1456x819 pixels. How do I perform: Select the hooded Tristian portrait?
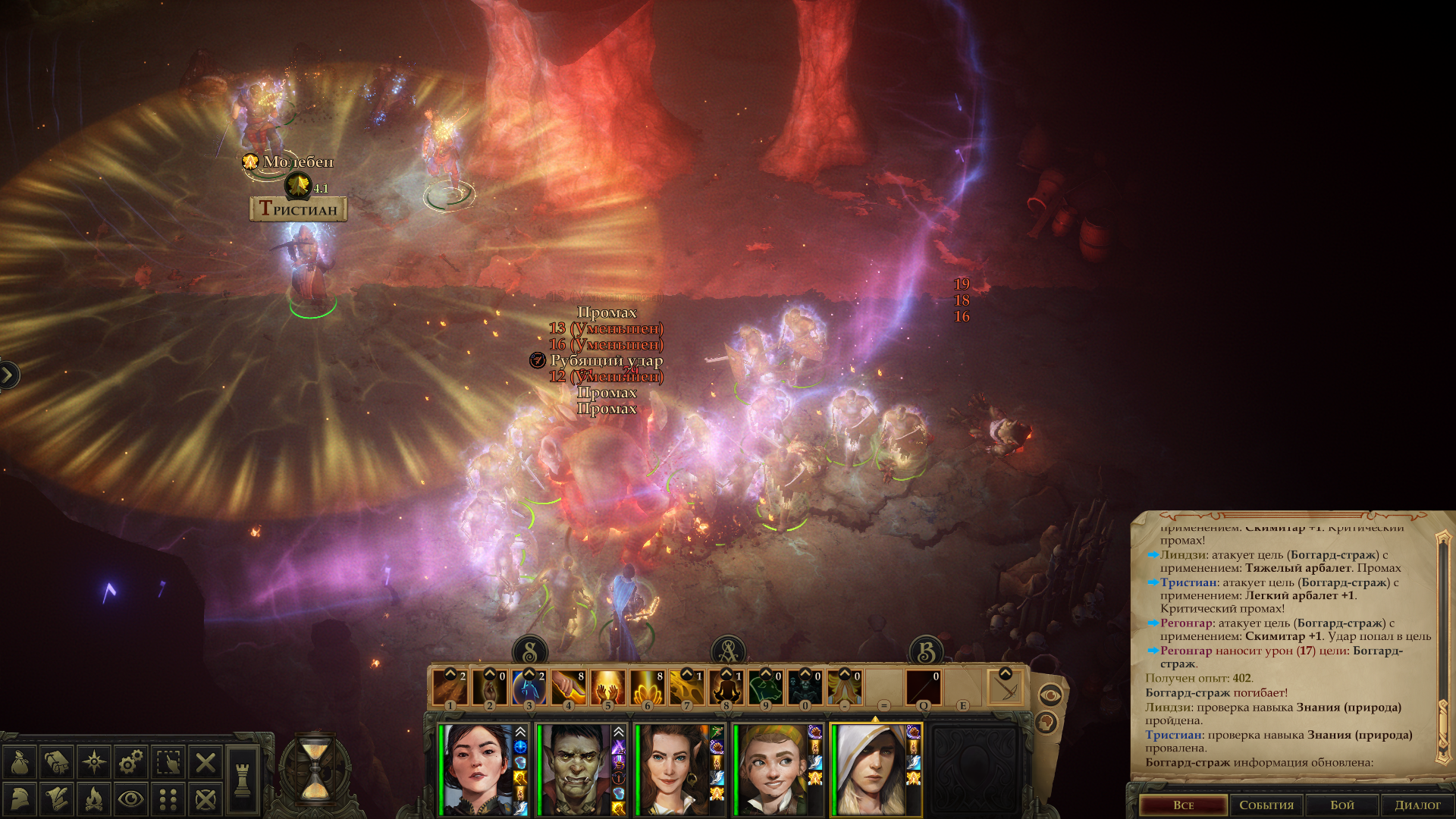pos(870,769)
